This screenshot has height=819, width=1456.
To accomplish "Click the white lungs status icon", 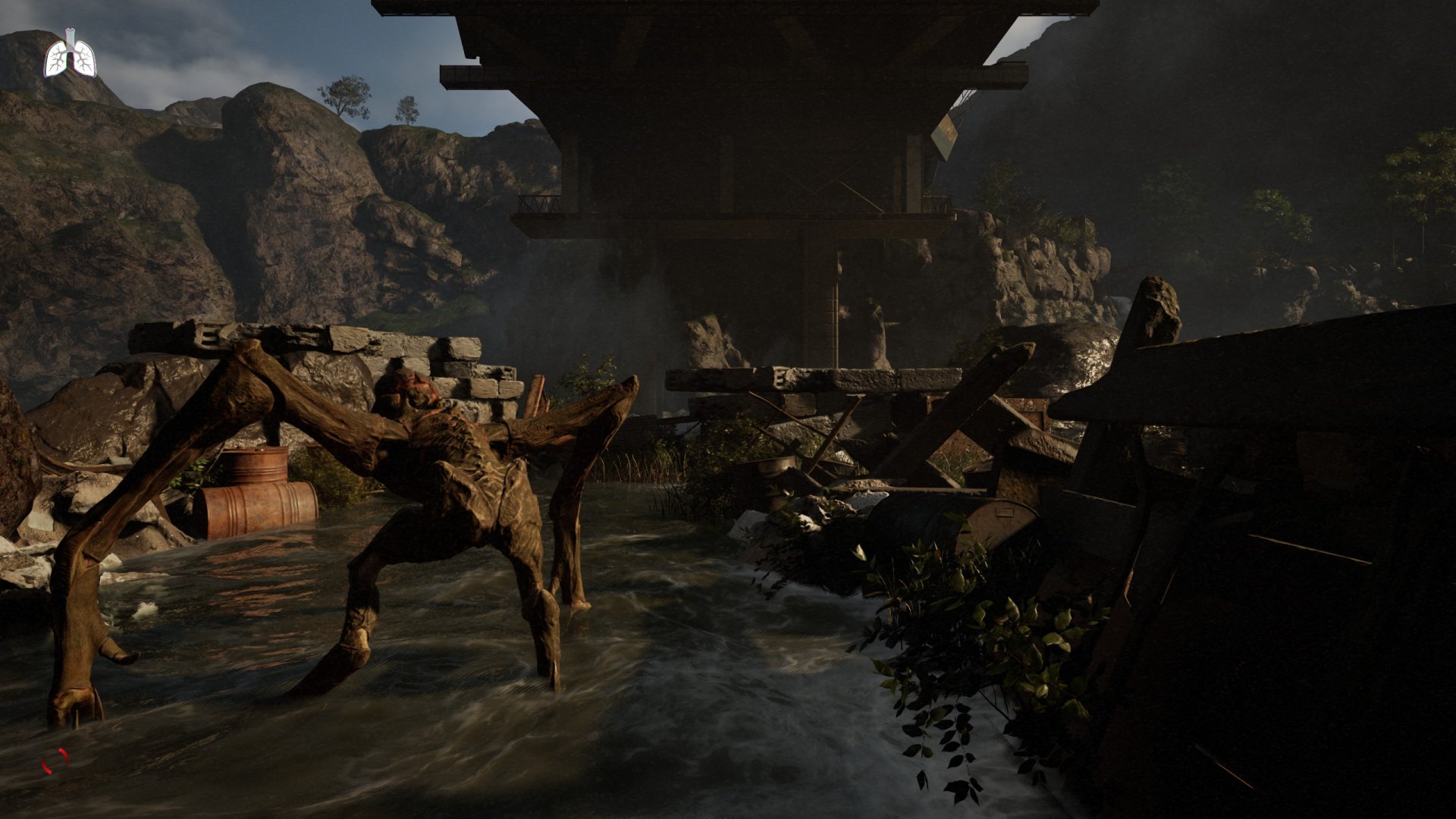I will [x=71, y=55].
